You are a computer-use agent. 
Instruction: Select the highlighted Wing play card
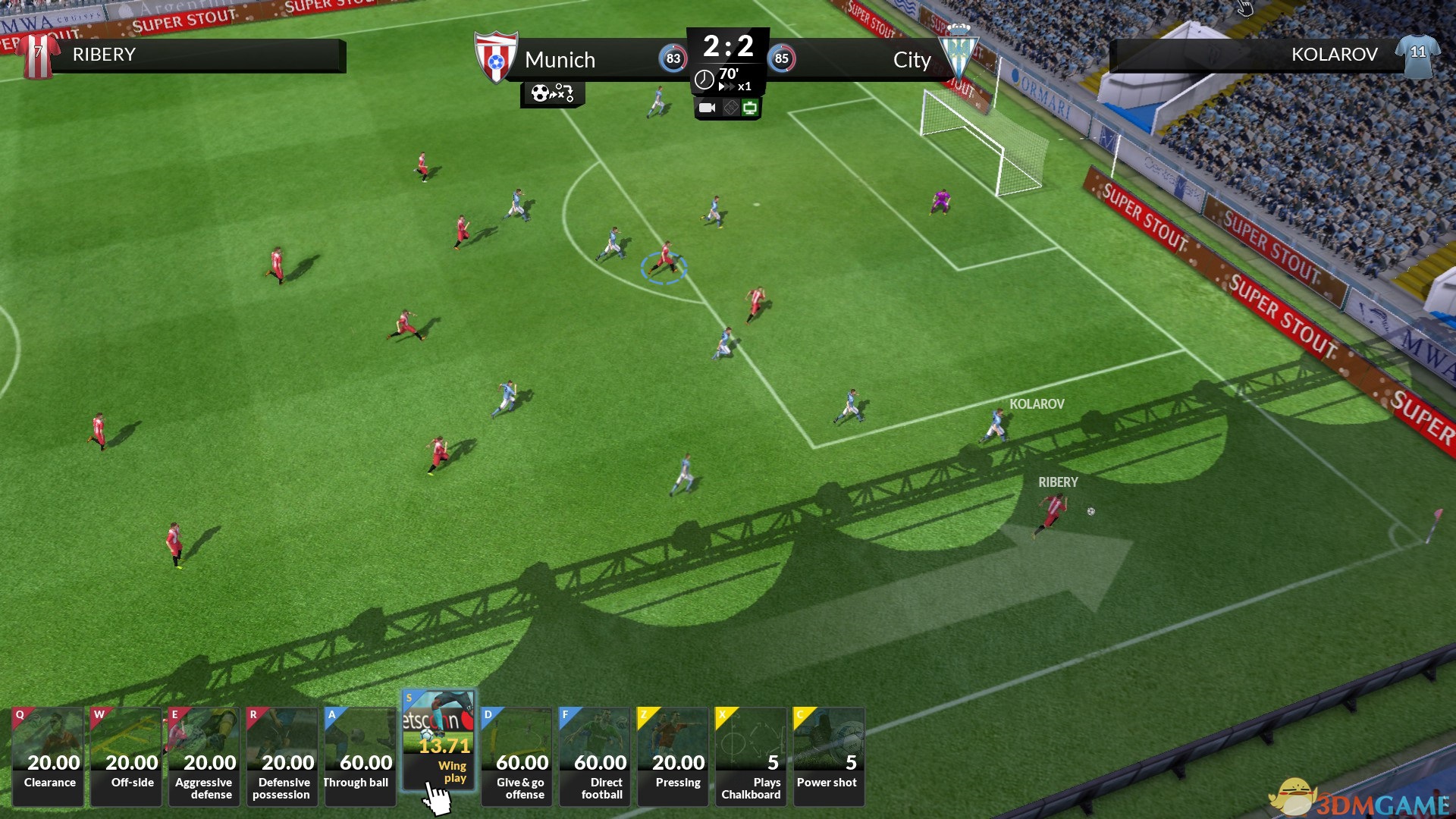coord(438,739)
